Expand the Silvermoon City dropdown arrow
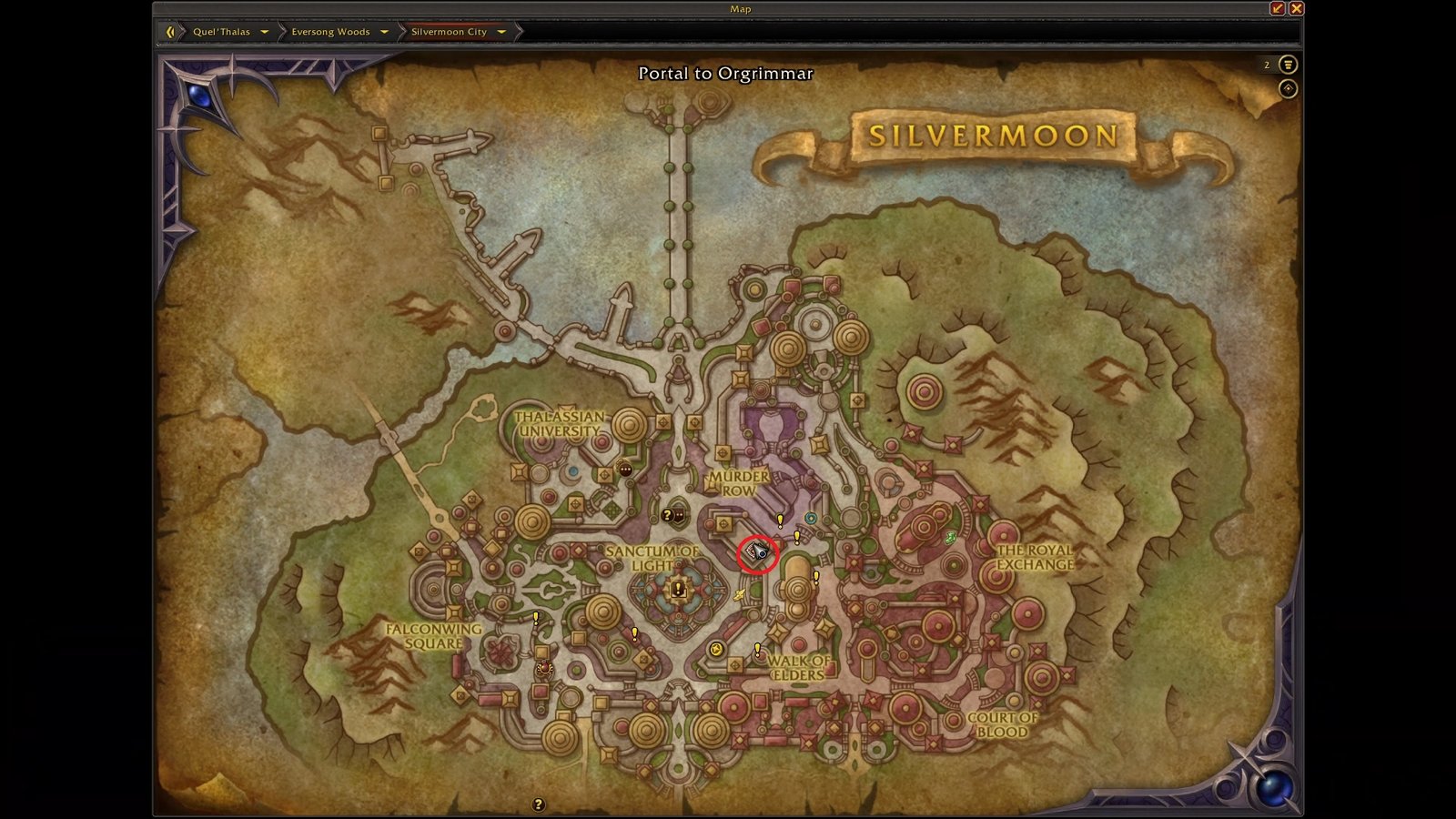 (503, 31)
